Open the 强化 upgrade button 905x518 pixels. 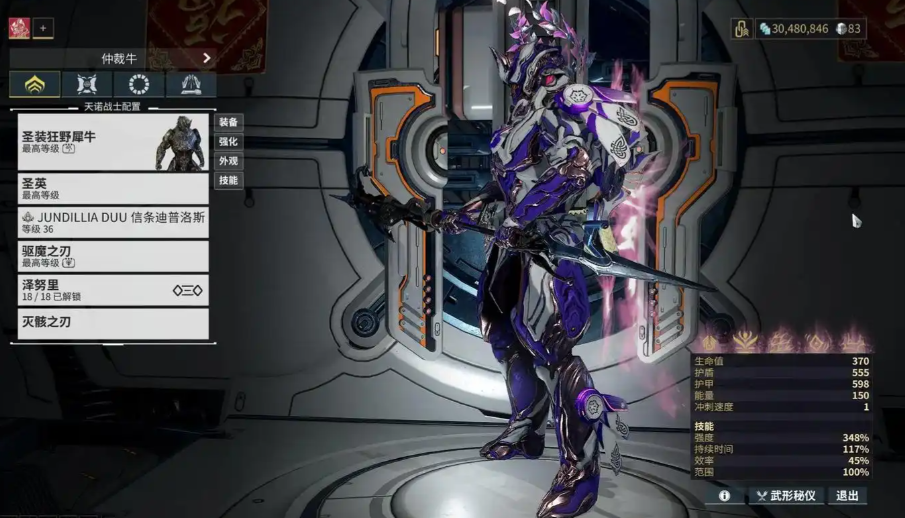click(228, 142)
